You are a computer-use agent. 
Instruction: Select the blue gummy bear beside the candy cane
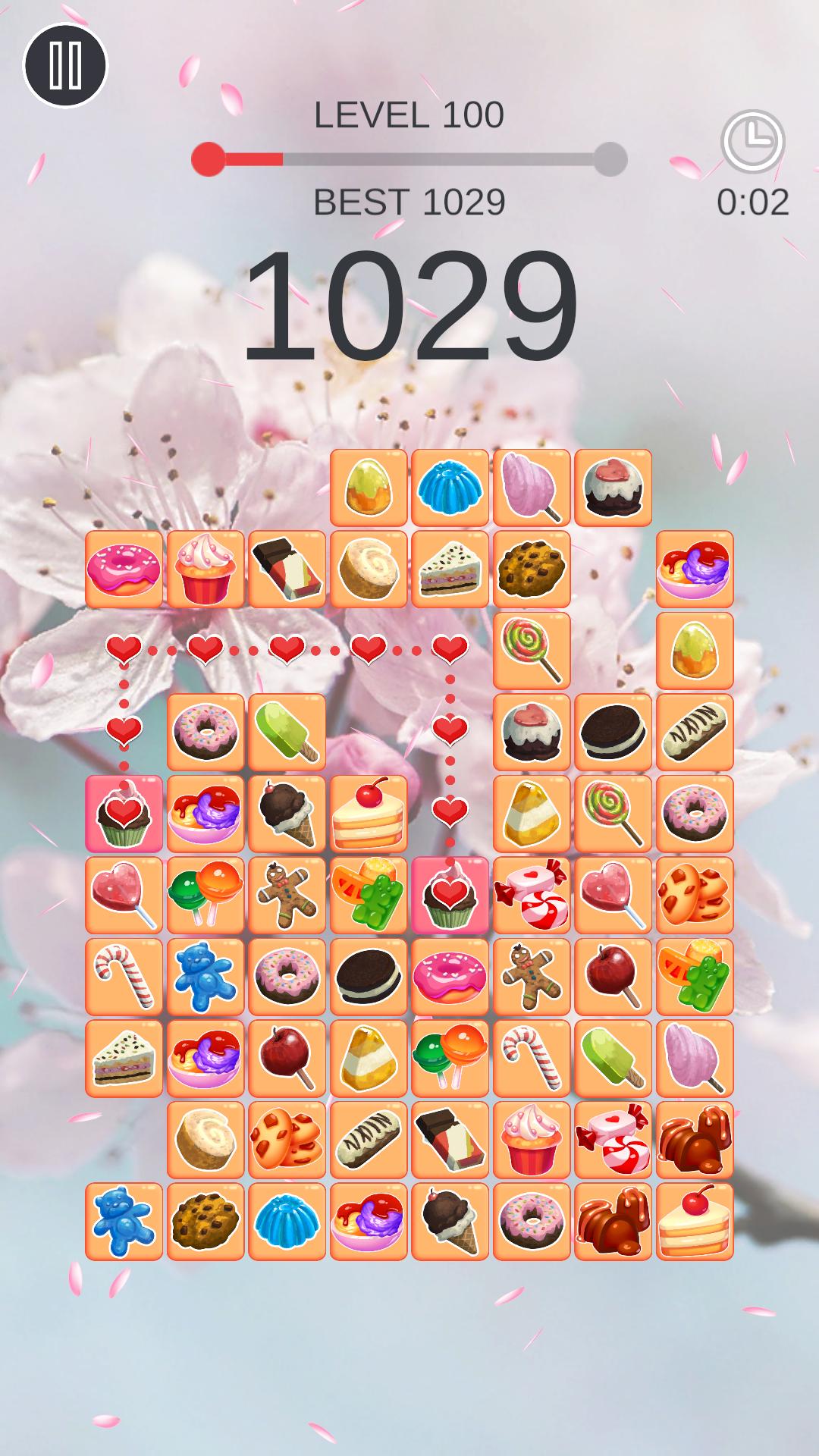coord(205,977)
